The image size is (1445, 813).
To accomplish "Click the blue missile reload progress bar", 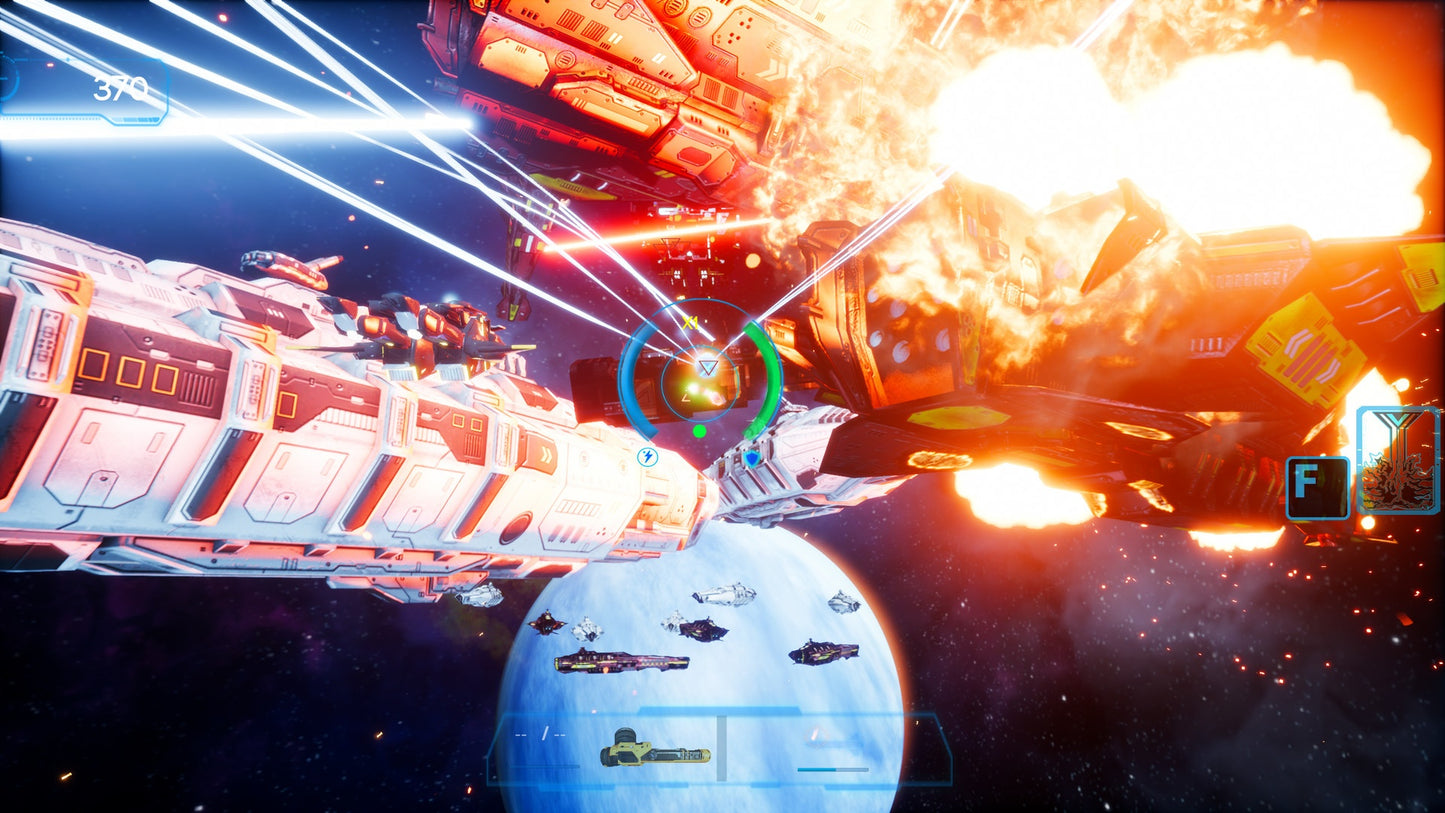I will tap(832, 768).
